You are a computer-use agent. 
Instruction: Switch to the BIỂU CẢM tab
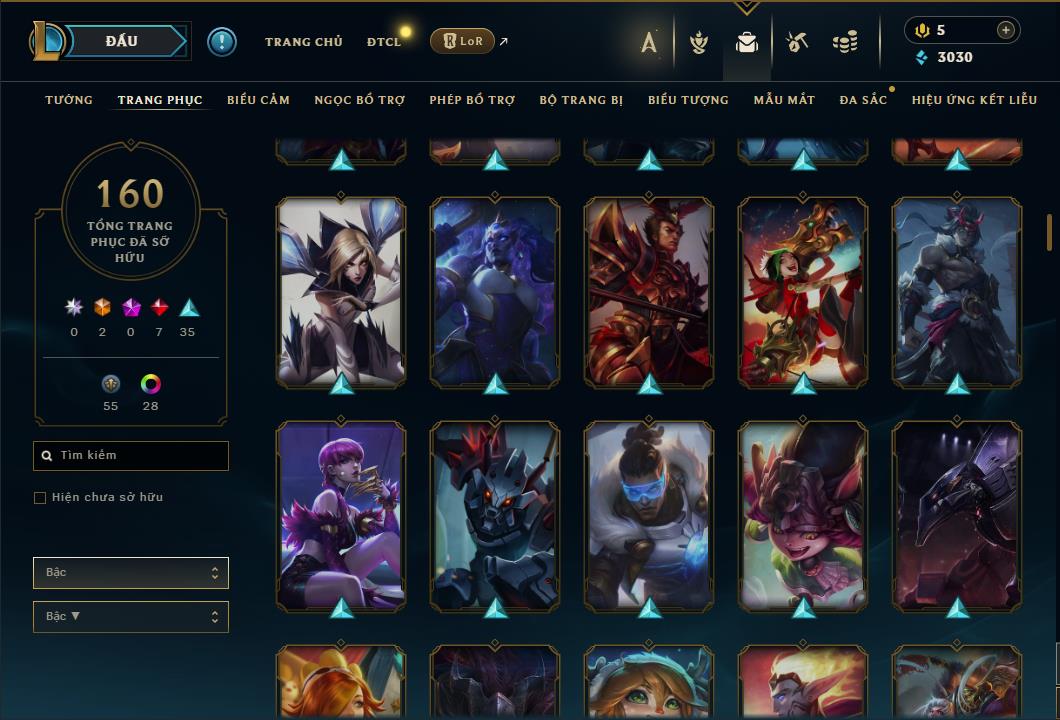coord(258,100)
